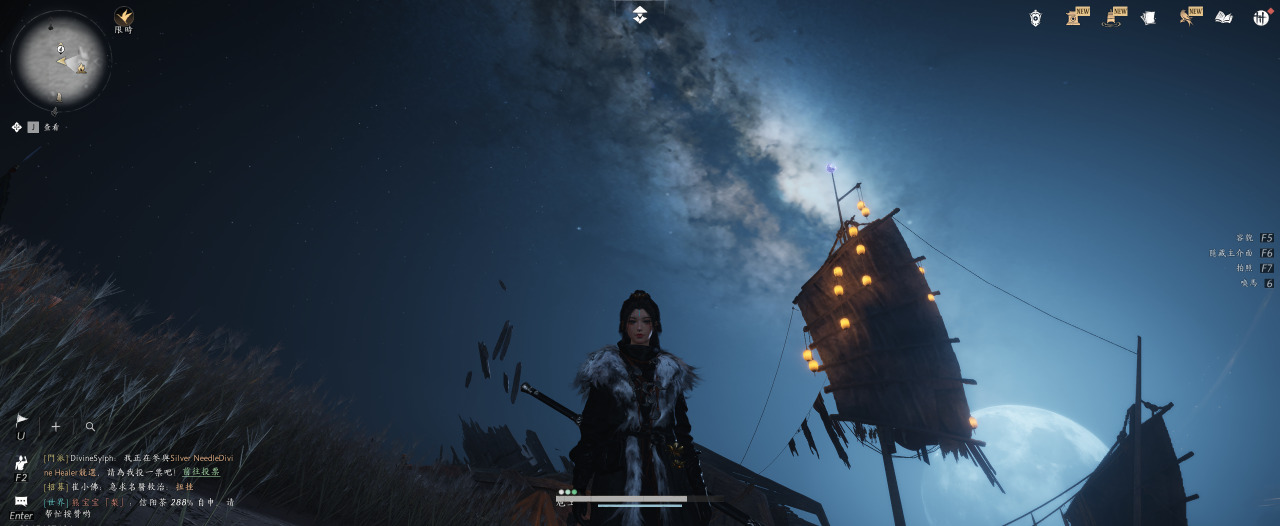
Task: Open the chat speech bubble icon
Action: [21, 501]
